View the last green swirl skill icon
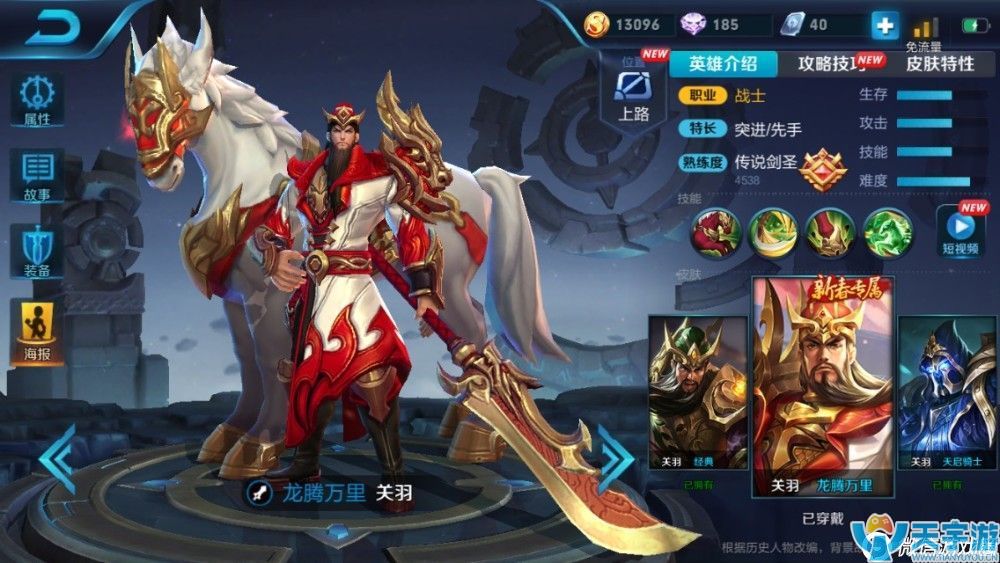Screen dimensions: 1000x563 click(x=887, y=231)
